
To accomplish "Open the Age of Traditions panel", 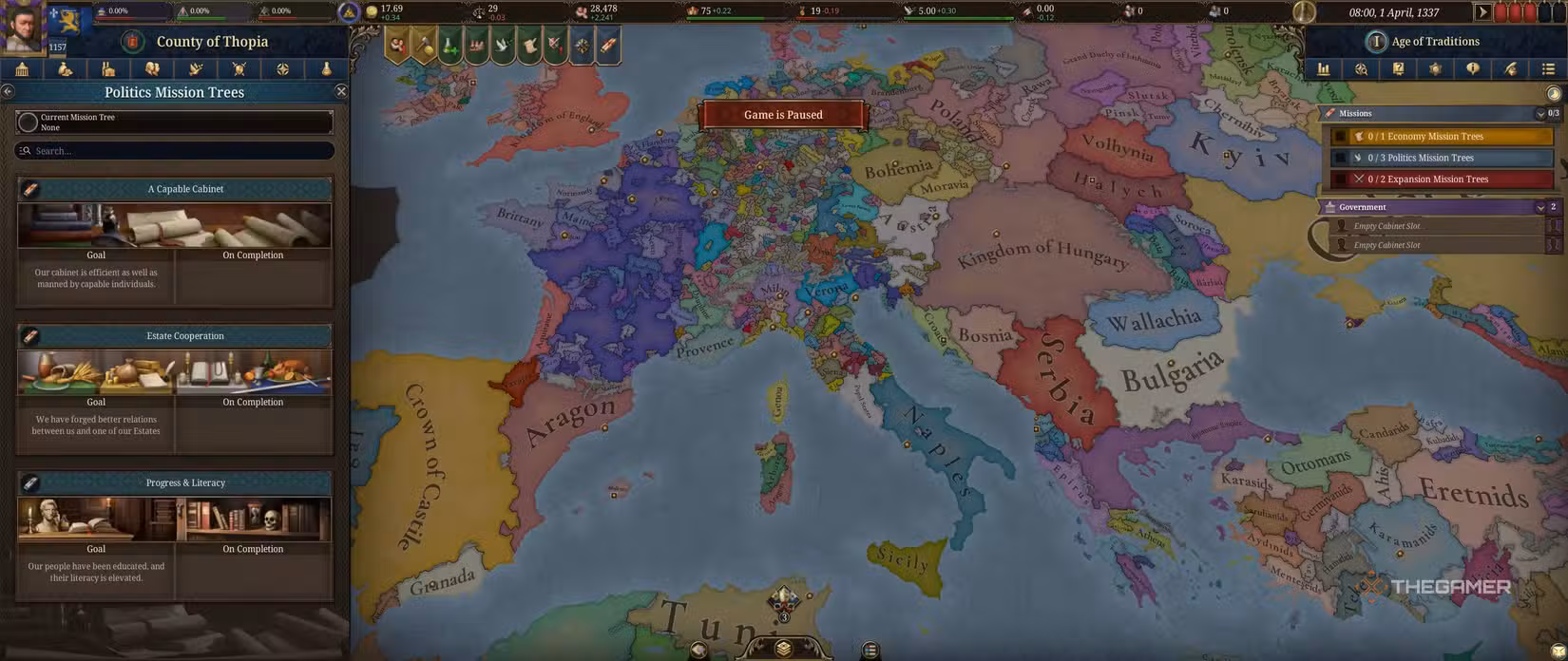I will 1434,42.
